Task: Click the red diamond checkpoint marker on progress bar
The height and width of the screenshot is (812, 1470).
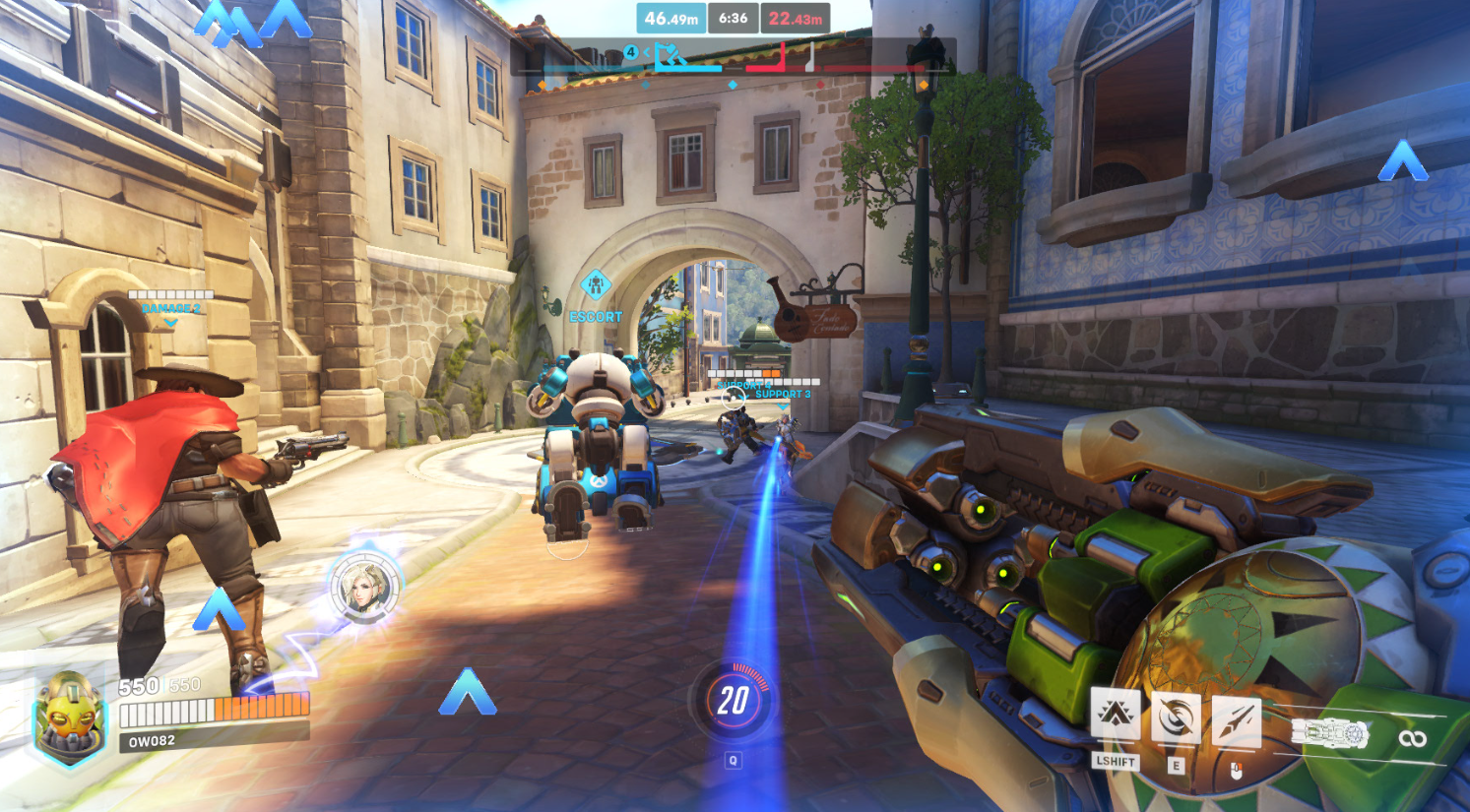Action: [x=821, y=83]
